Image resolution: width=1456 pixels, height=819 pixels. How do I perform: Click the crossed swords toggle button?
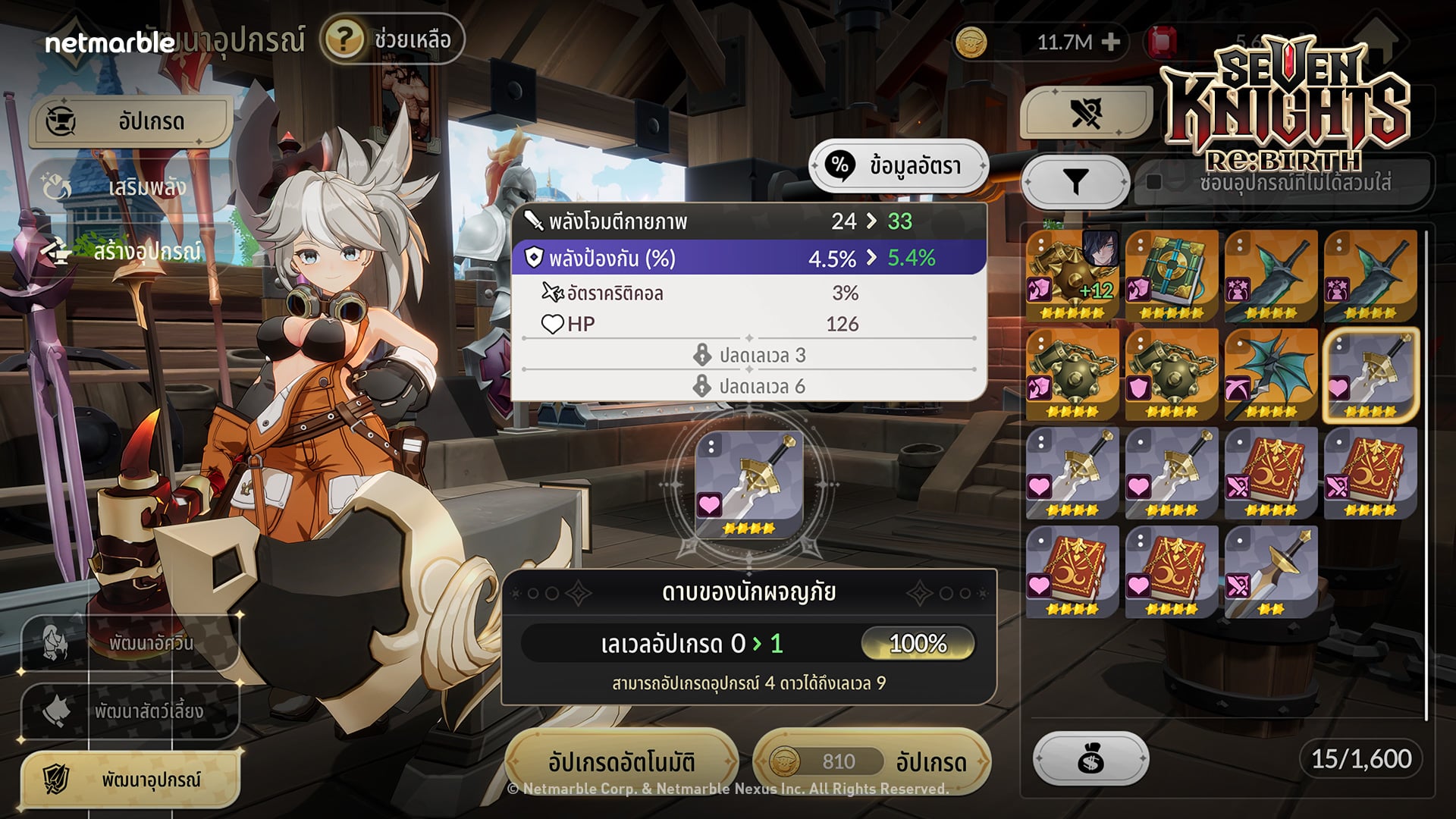pos(1086,114)
